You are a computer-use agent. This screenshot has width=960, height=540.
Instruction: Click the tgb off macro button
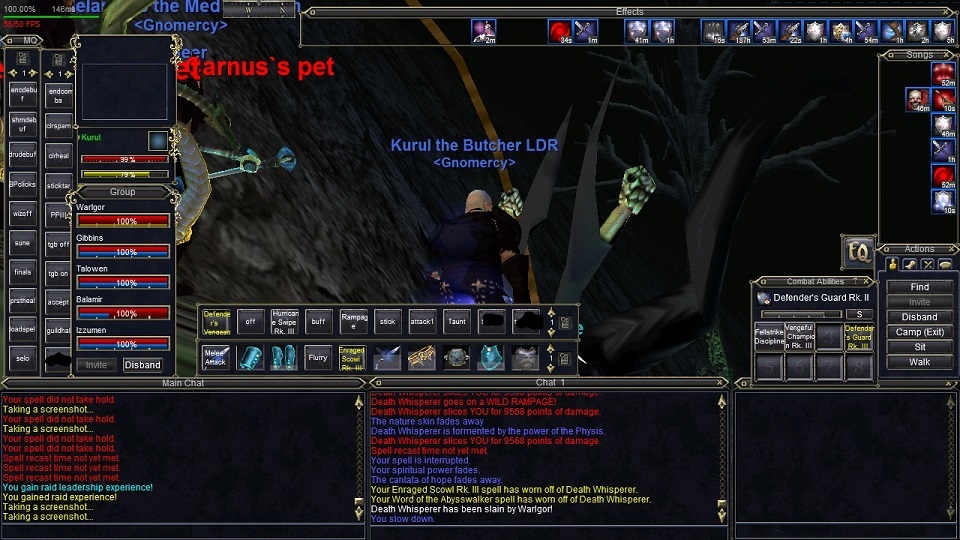pyautogui.click(x=58, y=244)
